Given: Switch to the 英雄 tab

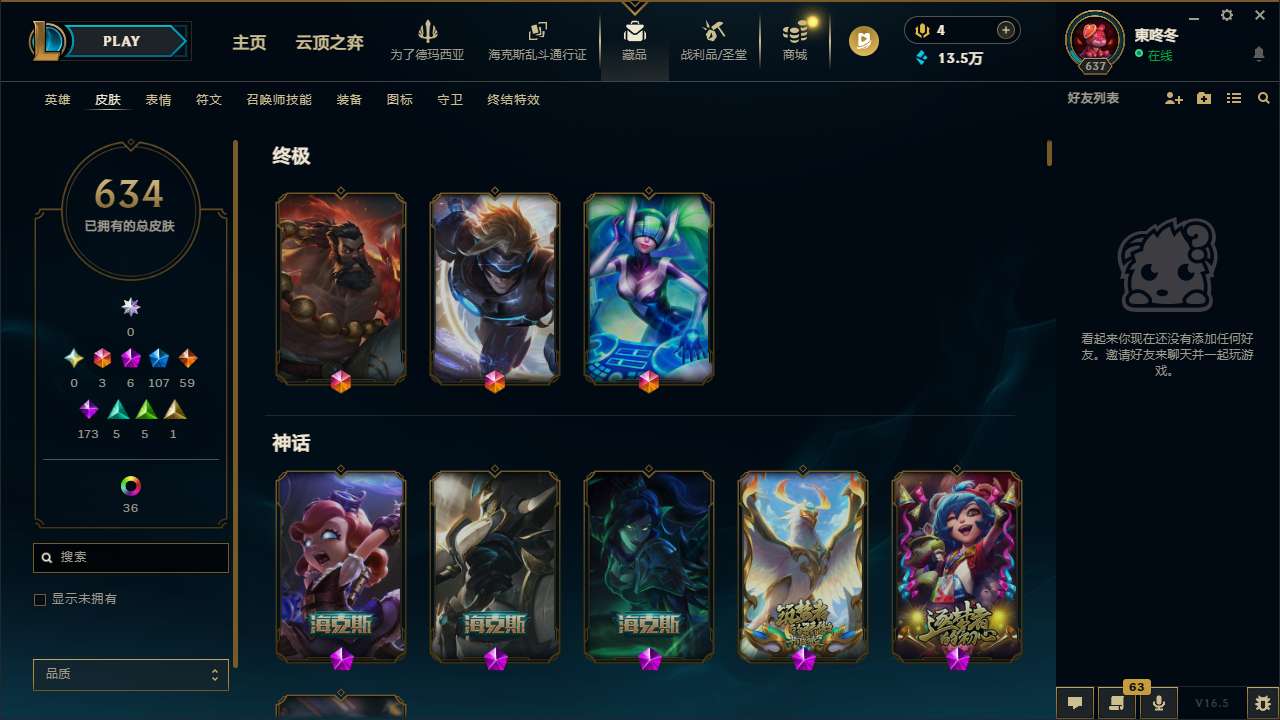Looking at the screenshot, I should point(57,100).
